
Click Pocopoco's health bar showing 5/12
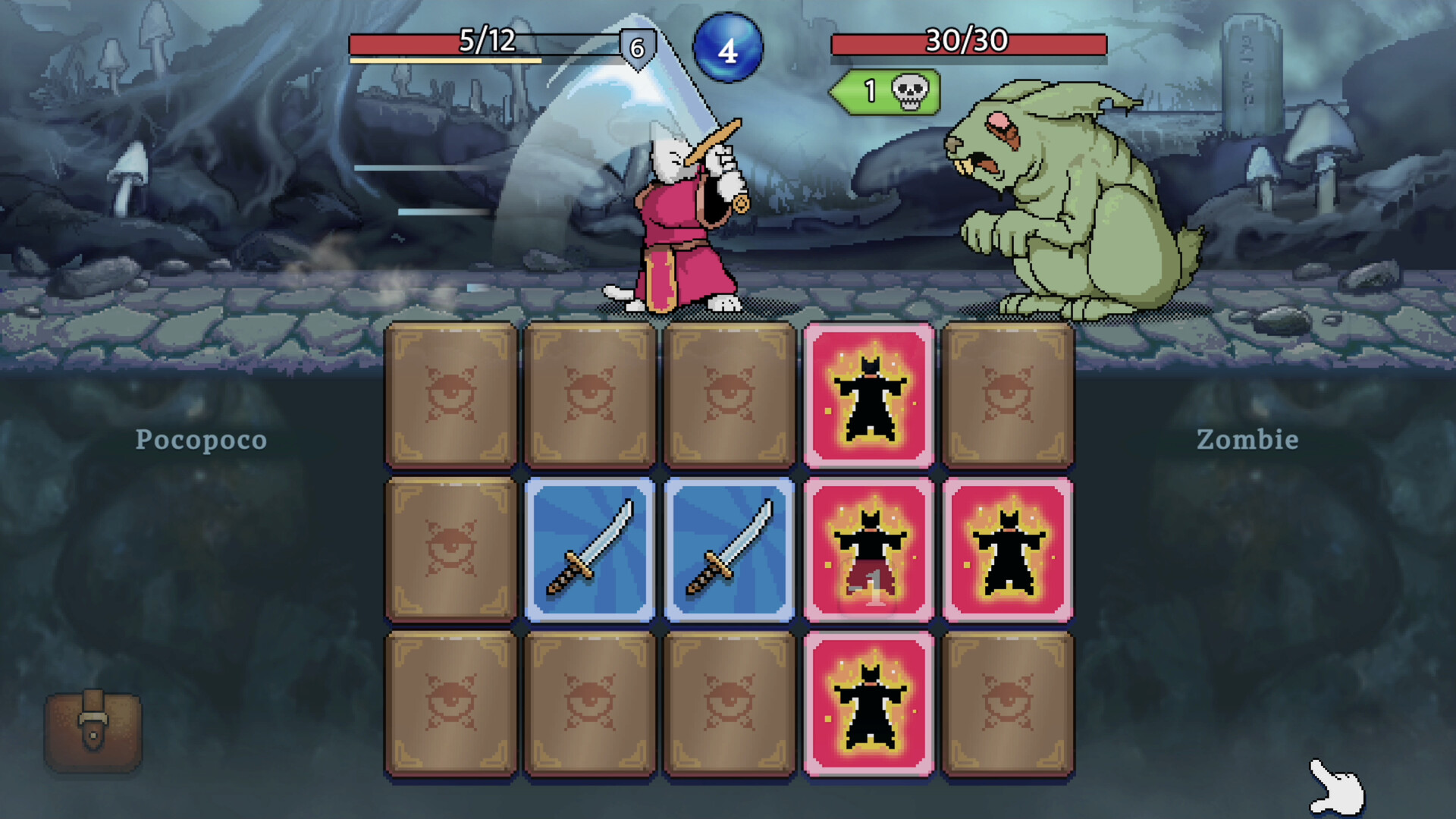[x=485, y=43]
